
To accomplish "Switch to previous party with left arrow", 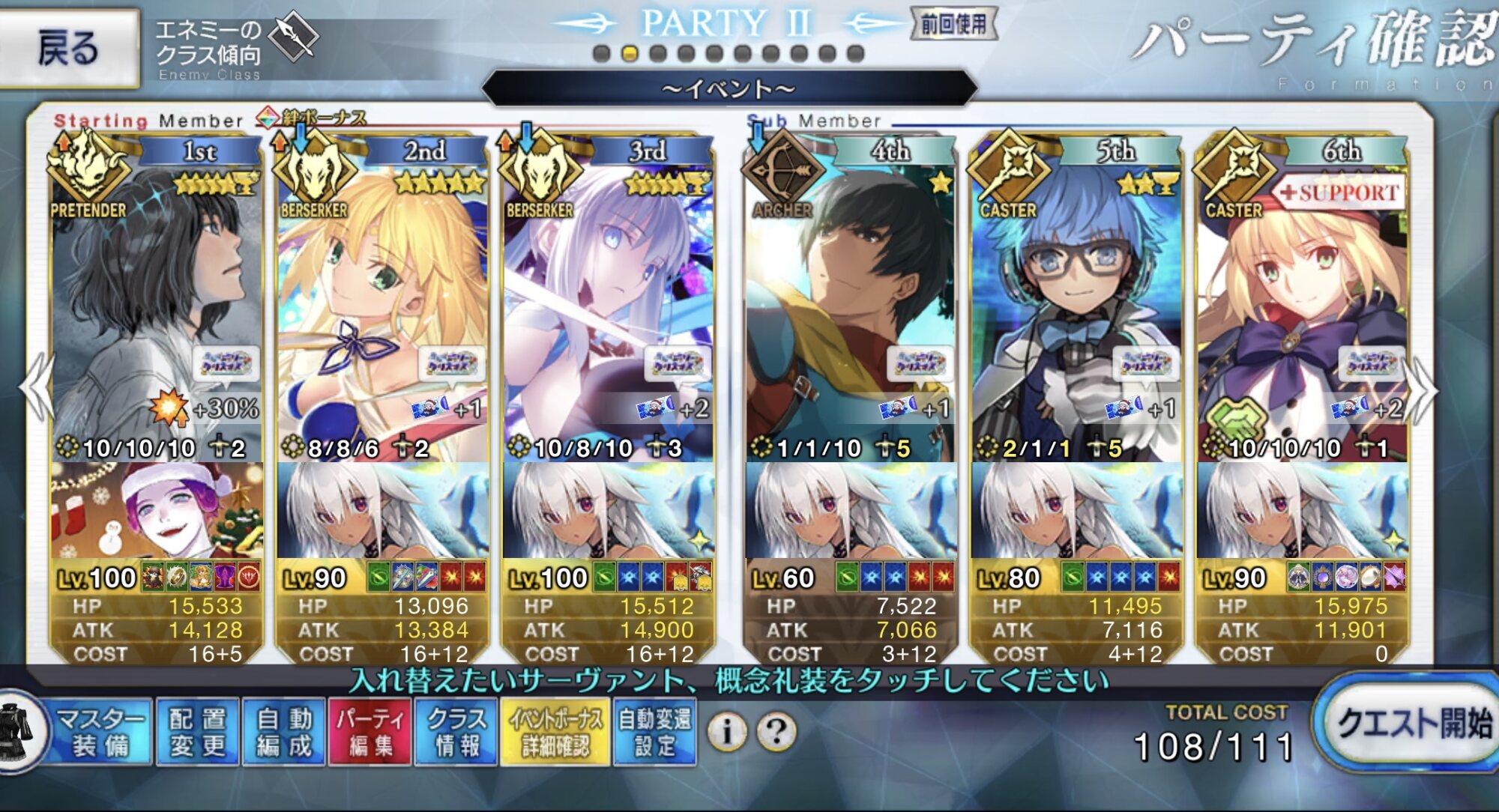I will pyautogui.click(x=36, y=390).
